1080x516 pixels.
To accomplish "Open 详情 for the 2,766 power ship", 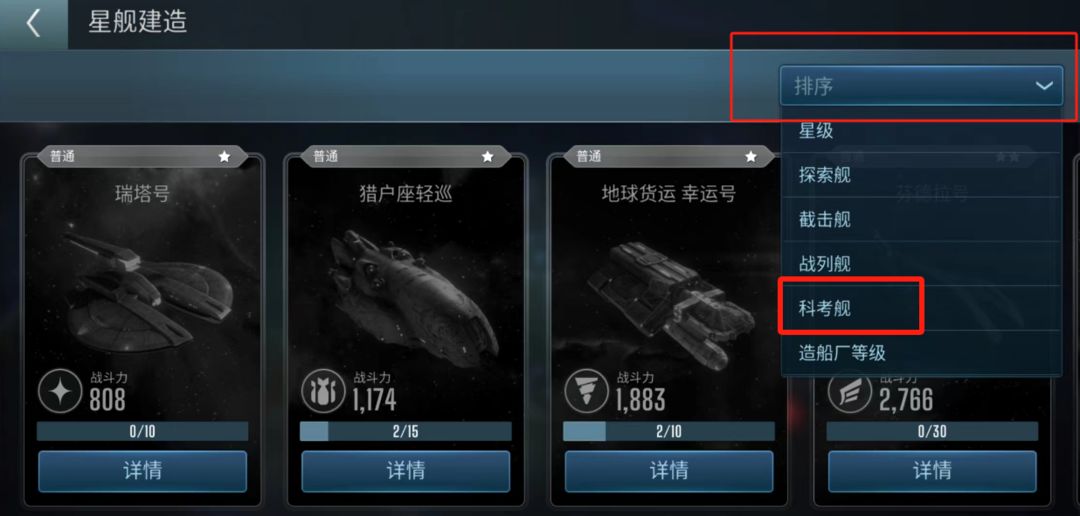I will 931,470.
